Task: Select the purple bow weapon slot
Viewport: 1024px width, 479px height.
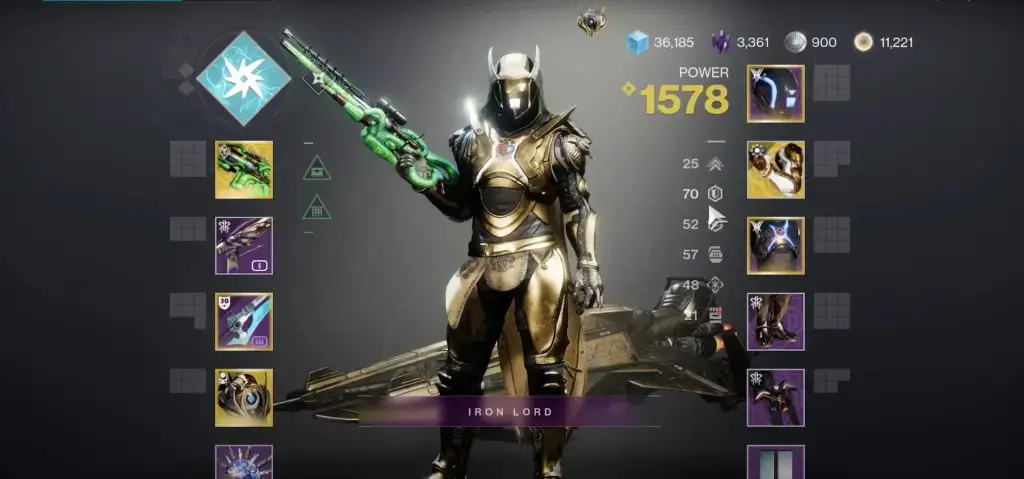Action: click(244, 245)
